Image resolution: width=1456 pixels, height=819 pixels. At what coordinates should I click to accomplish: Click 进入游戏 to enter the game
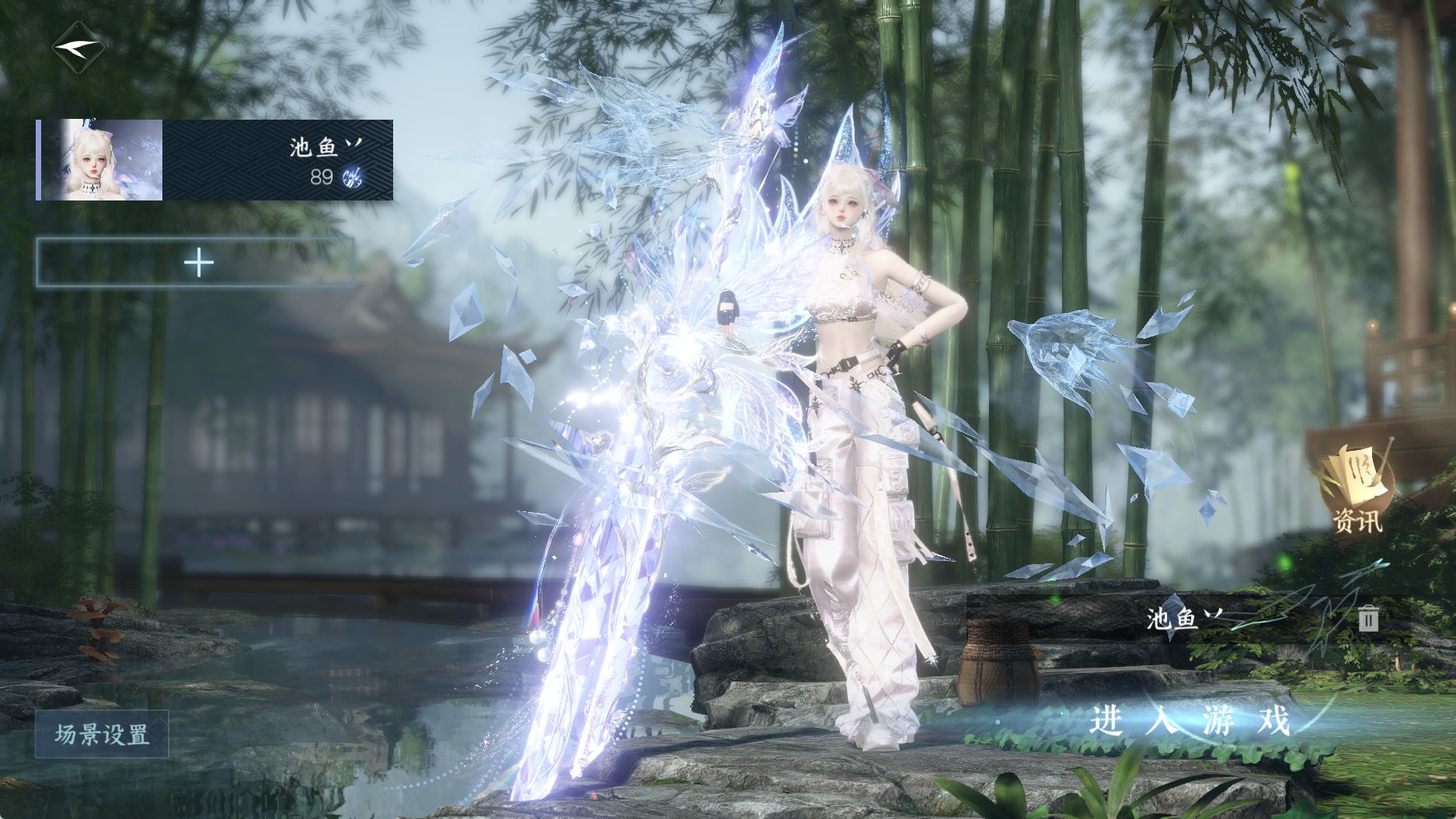click(x=1190, y=721)
